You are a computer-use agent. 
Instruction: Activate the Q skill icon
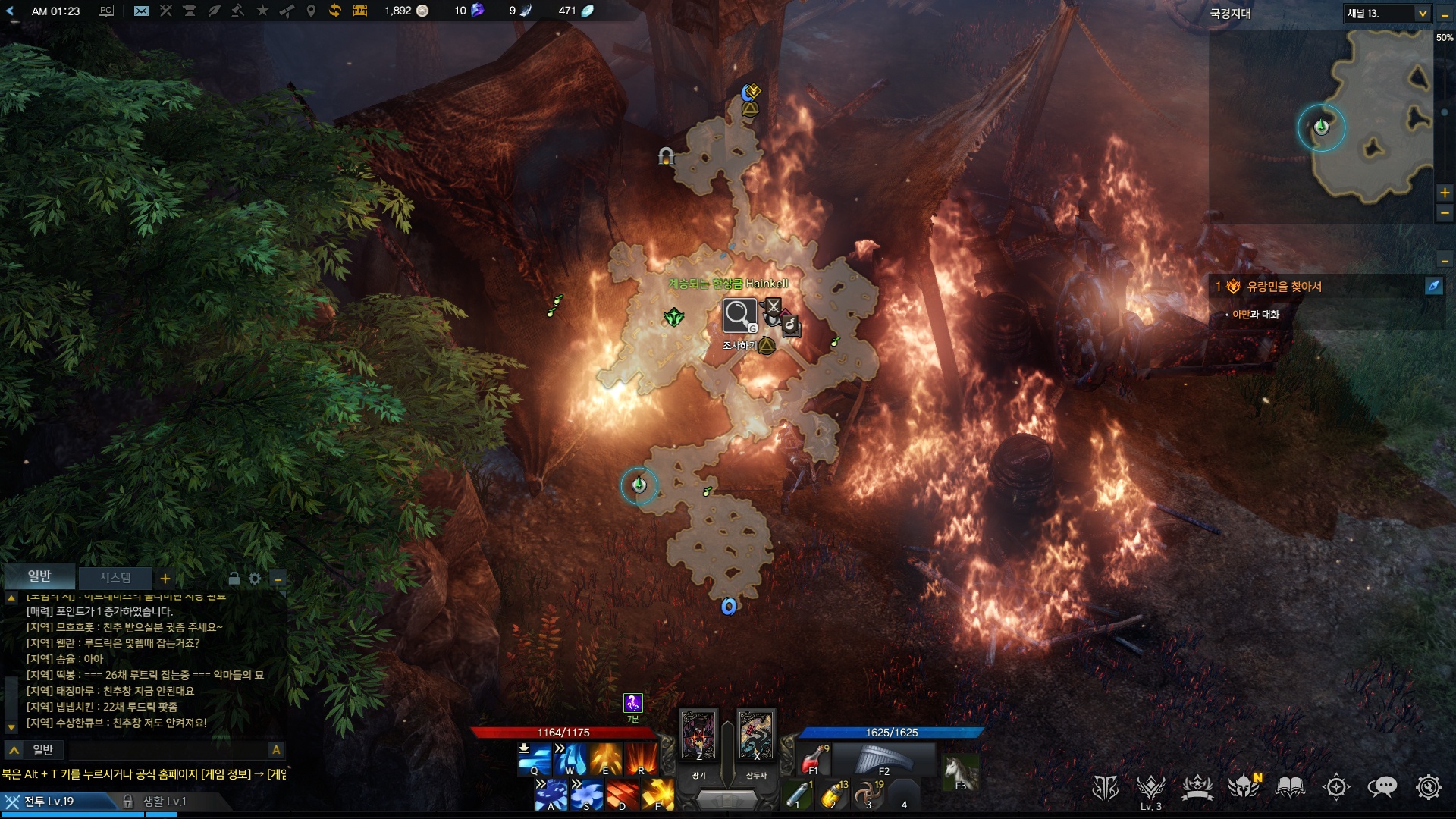click(x=535, y=758)
